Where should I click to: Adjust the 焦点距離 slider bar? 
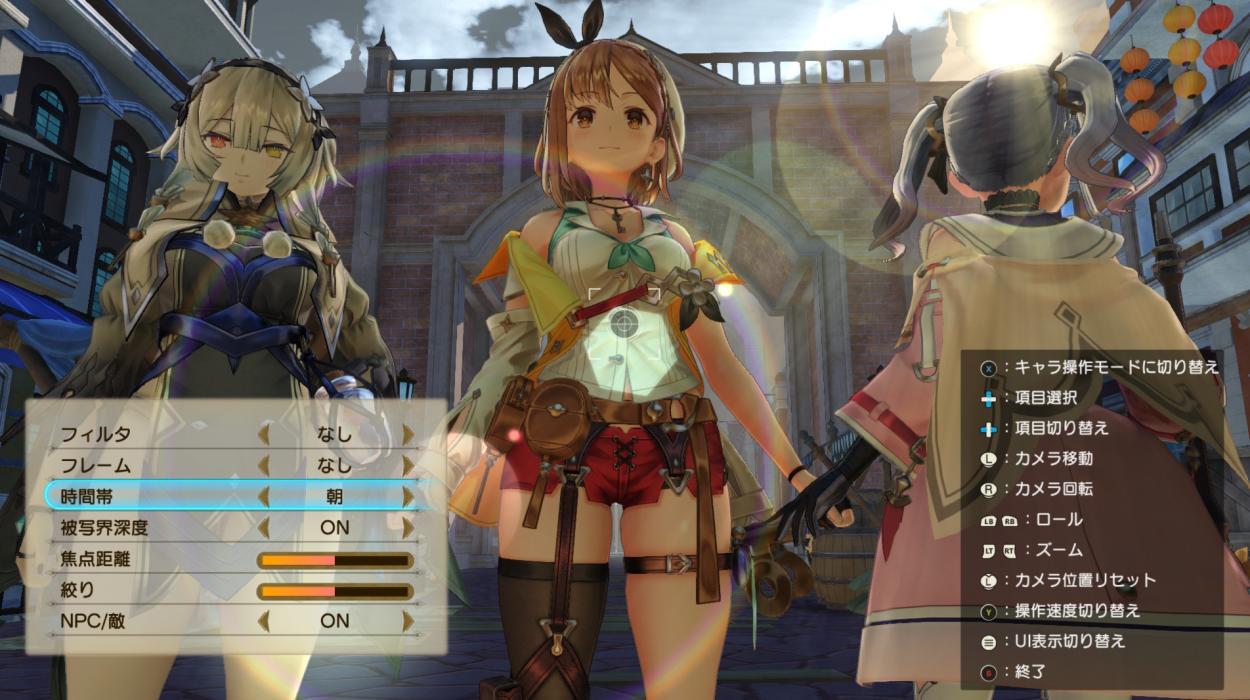(335, 560)
